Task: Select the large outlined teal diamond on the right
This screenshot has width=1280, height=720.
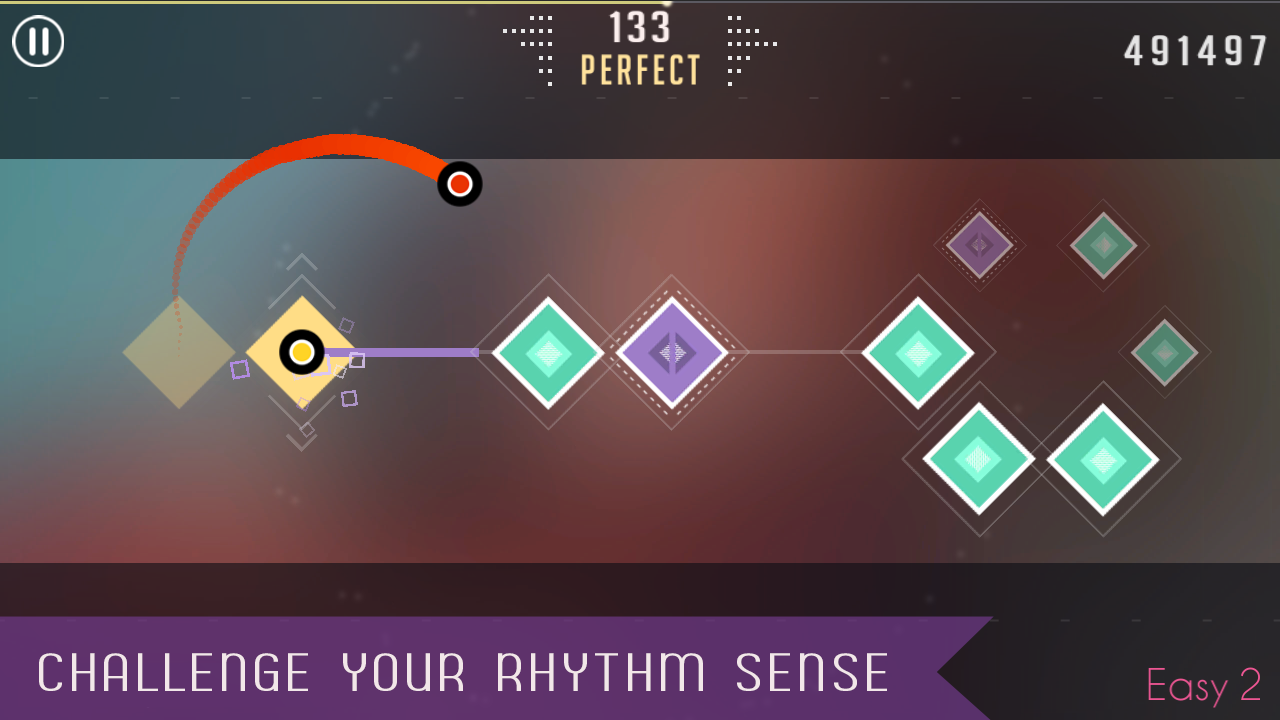Action: [918, 352]
